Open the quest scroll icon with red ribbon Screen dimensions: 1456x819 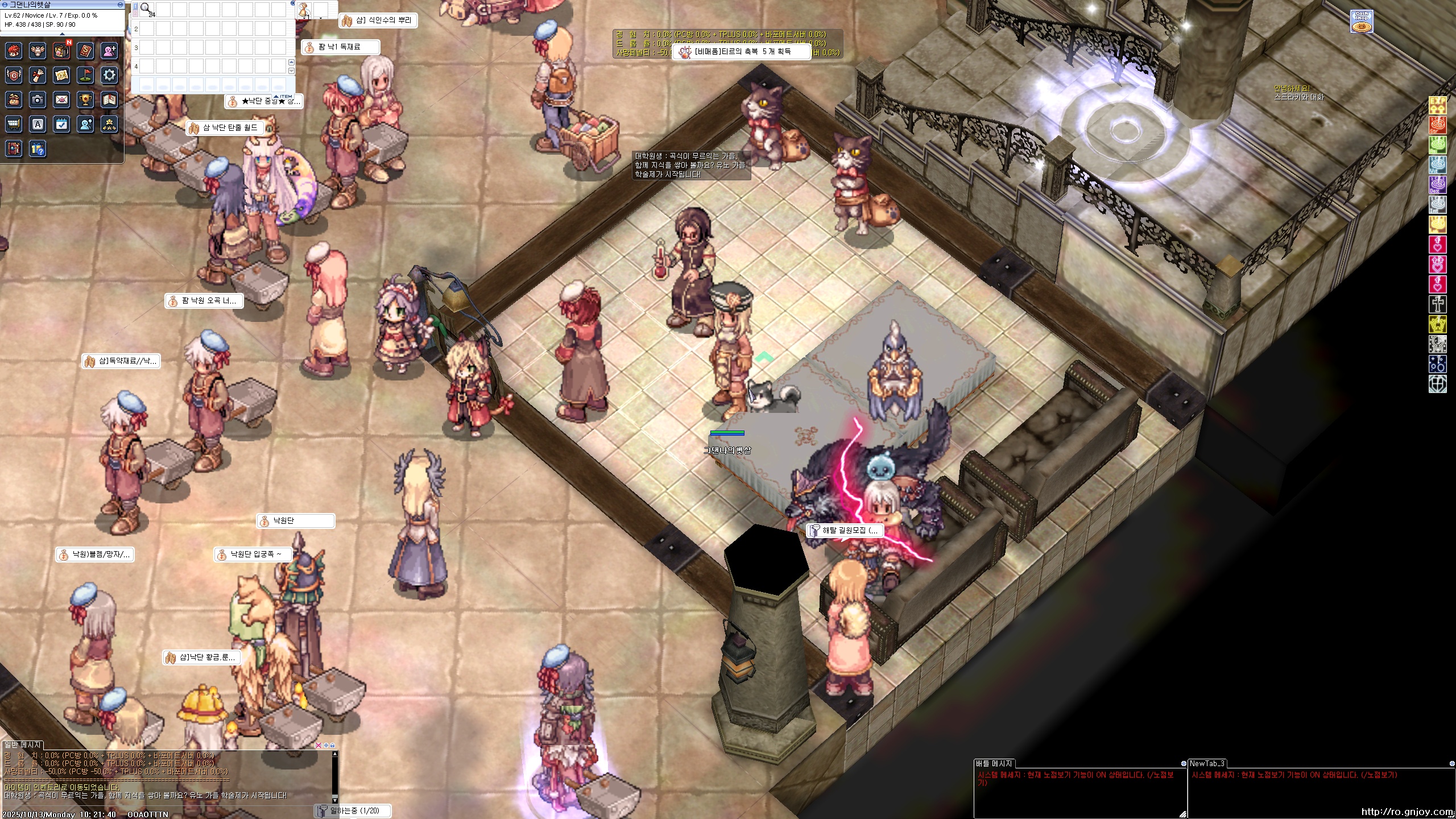pos(38,75)
